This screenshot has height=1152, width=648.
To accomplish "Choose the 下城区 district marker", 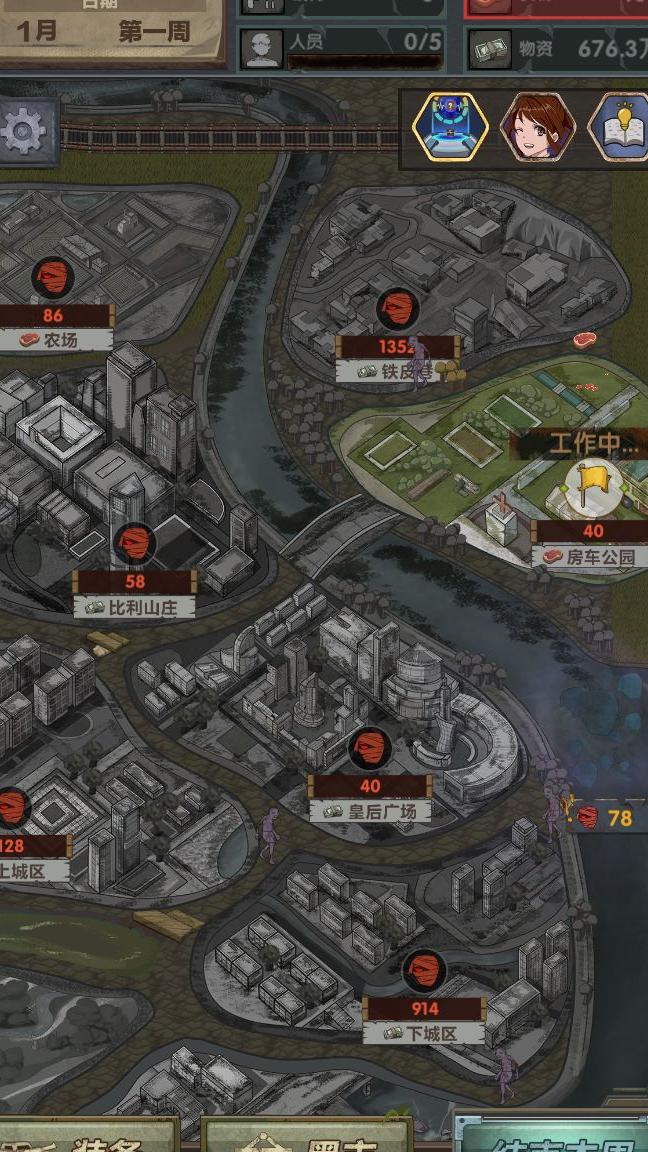I will [x=424, y=972].
